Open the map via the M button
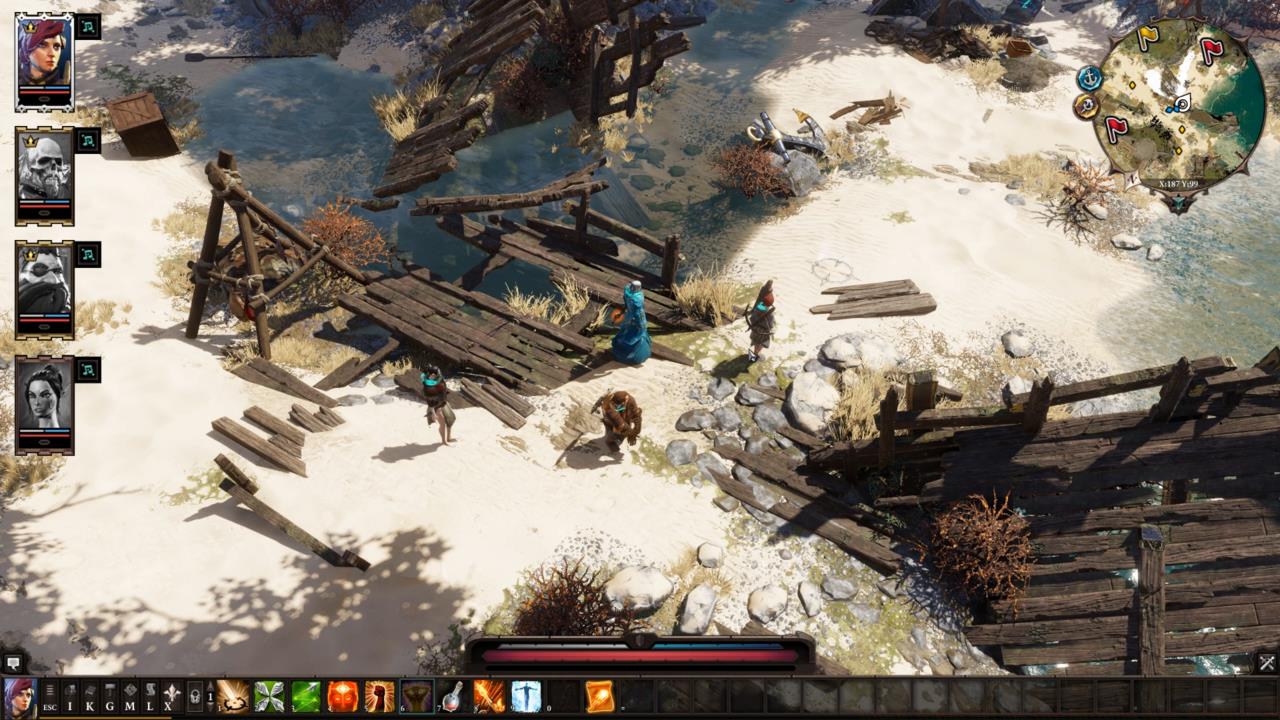 (130, 696)
